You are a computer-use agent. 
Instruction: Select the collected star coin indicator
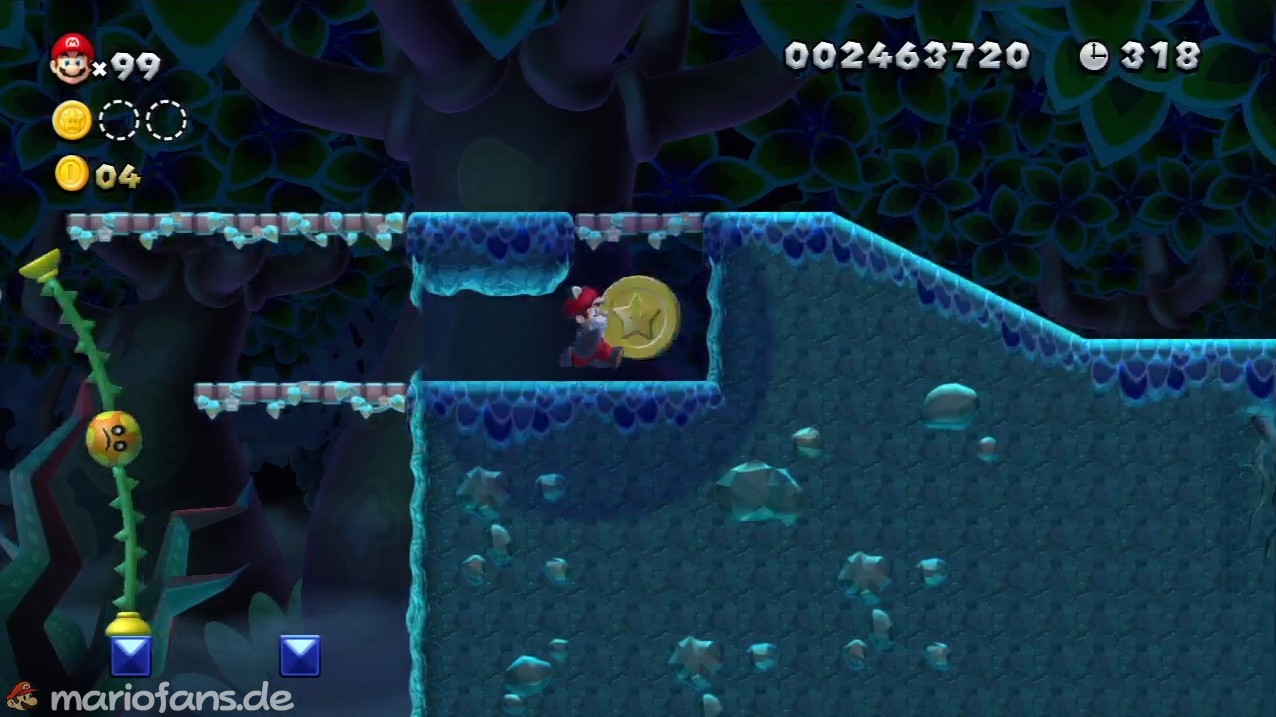click(x=72, y=121)
